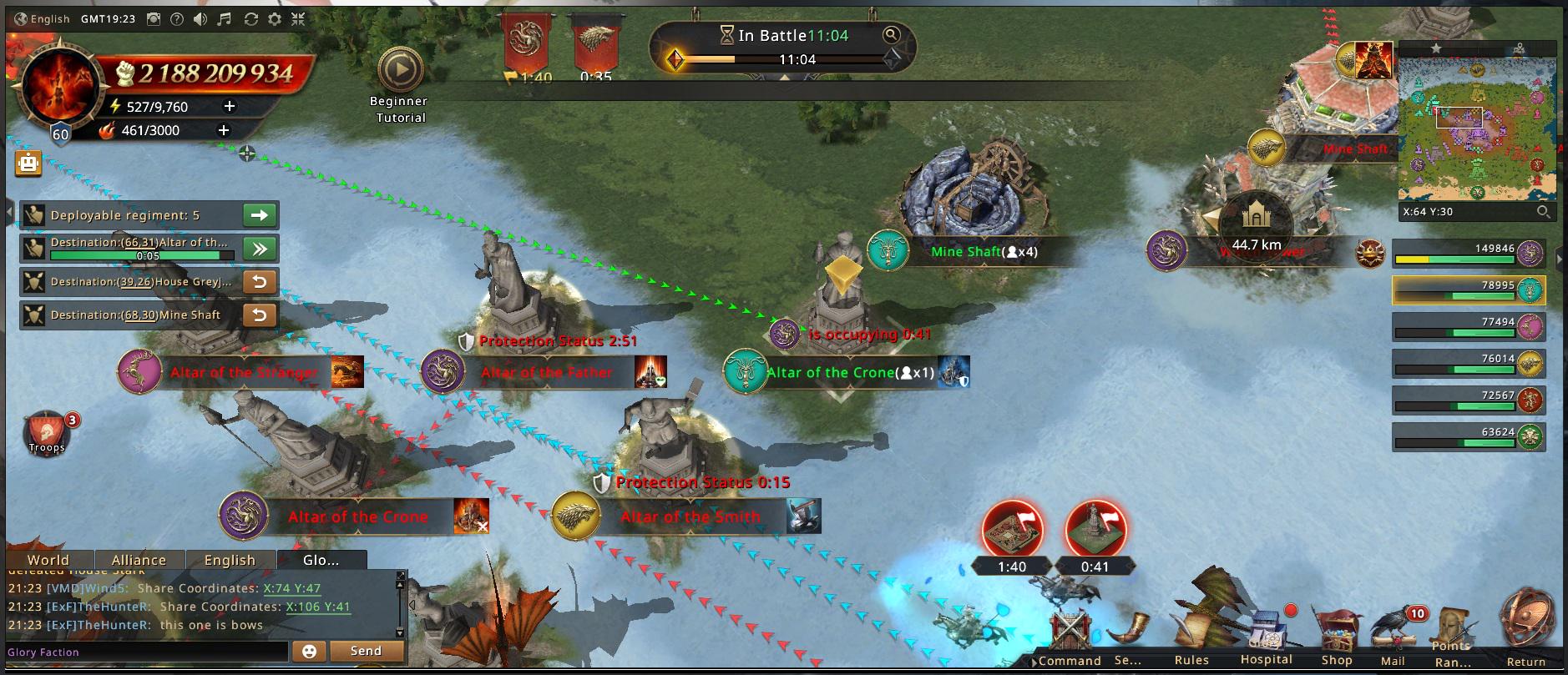Open the settings gear icon
1568x675 pixels.
pyautogui.click(x=275, y=19)
